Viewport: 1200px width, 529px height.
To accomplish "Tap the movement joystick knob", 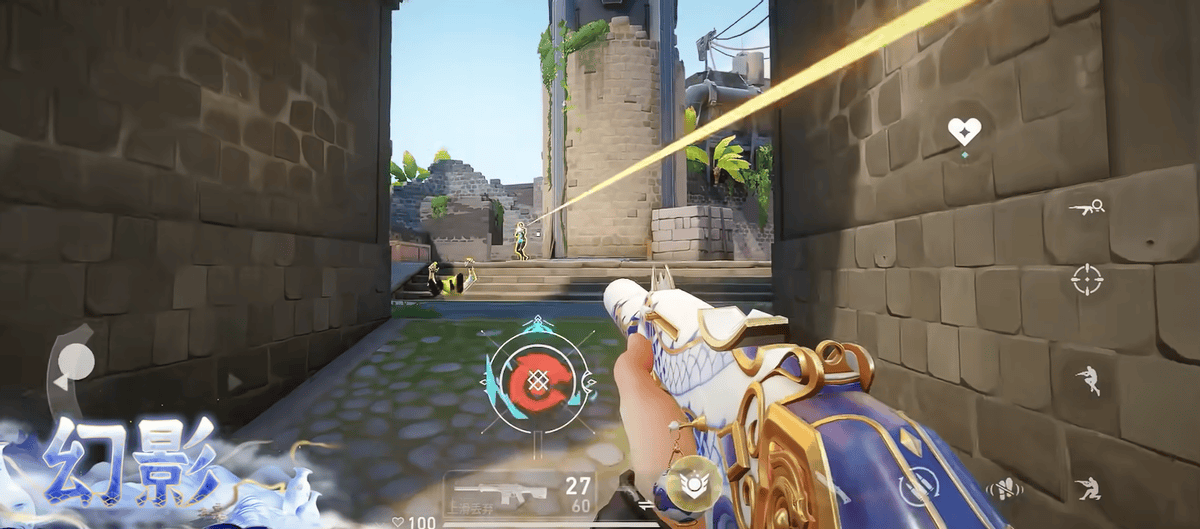I will click(76, 360).
